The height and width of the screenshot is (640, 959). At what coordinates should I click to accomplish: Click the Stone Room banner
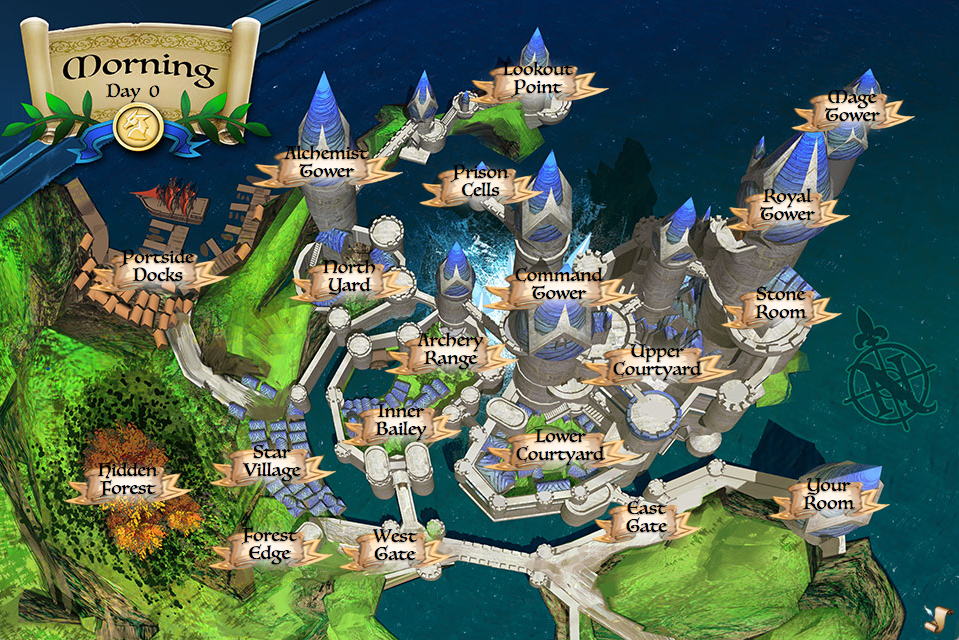pos(780,305)
